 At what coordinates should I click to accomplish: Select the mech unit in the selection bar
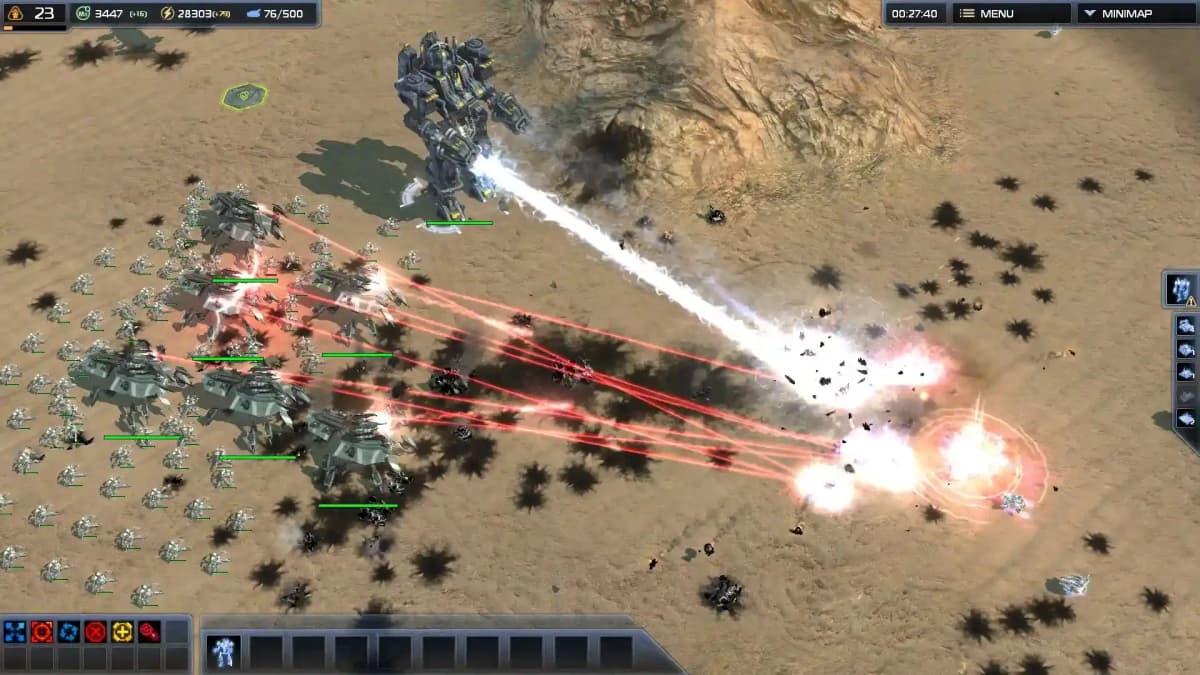(x=223, y=652)
